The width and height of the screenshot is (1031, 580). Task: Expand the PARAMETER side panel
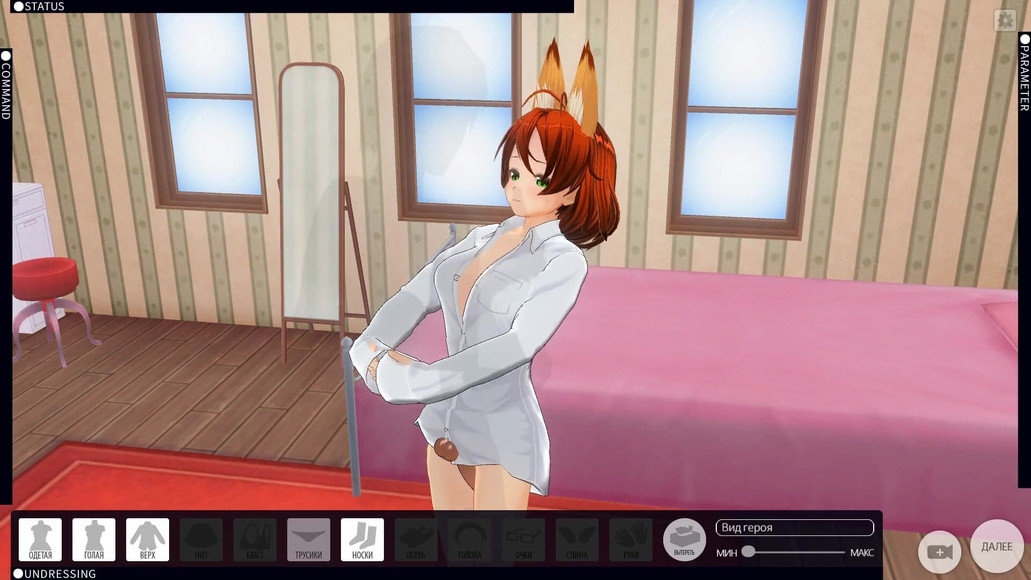(x=1024, y=74)
